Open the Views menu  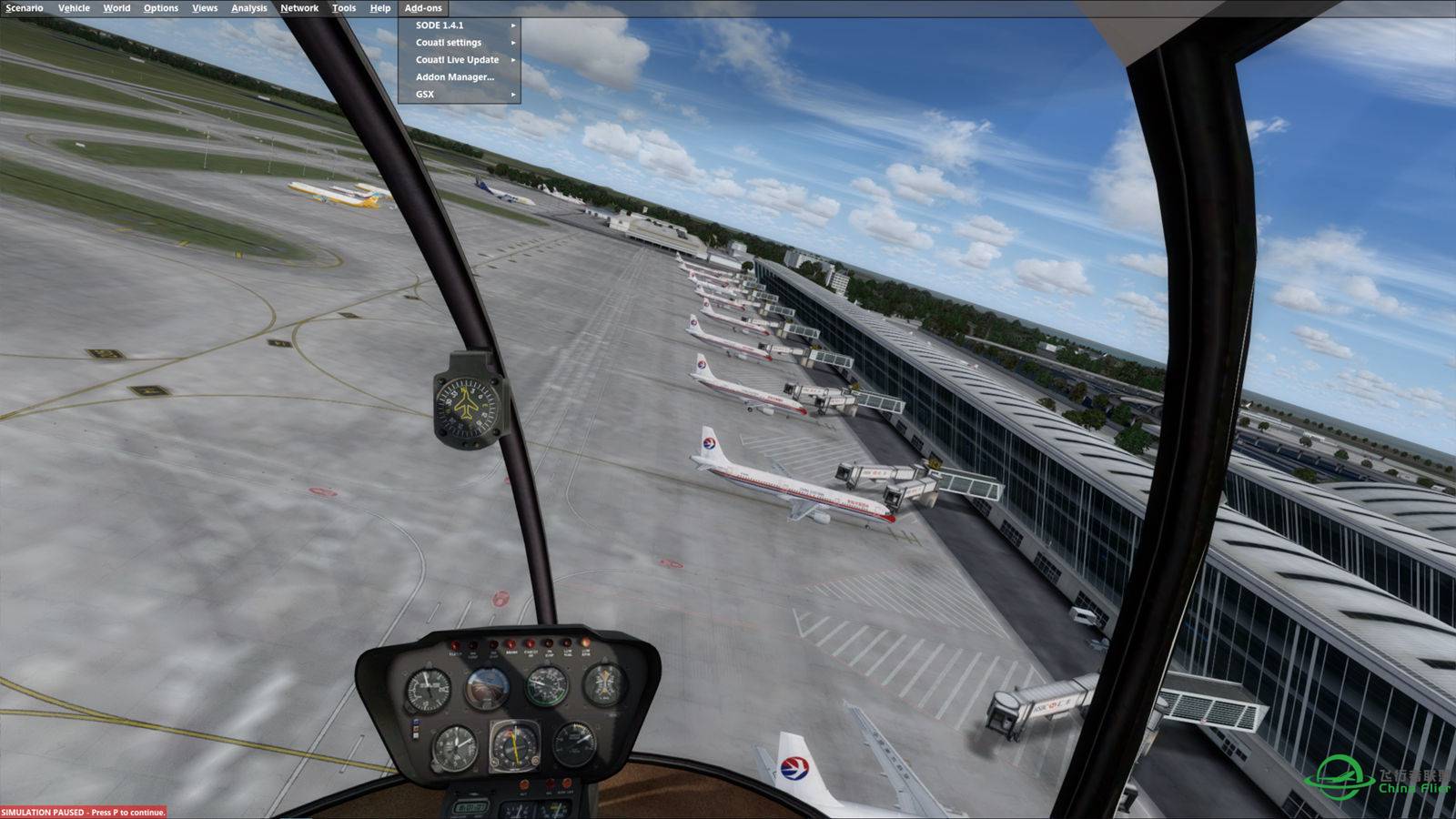point(205,8)
